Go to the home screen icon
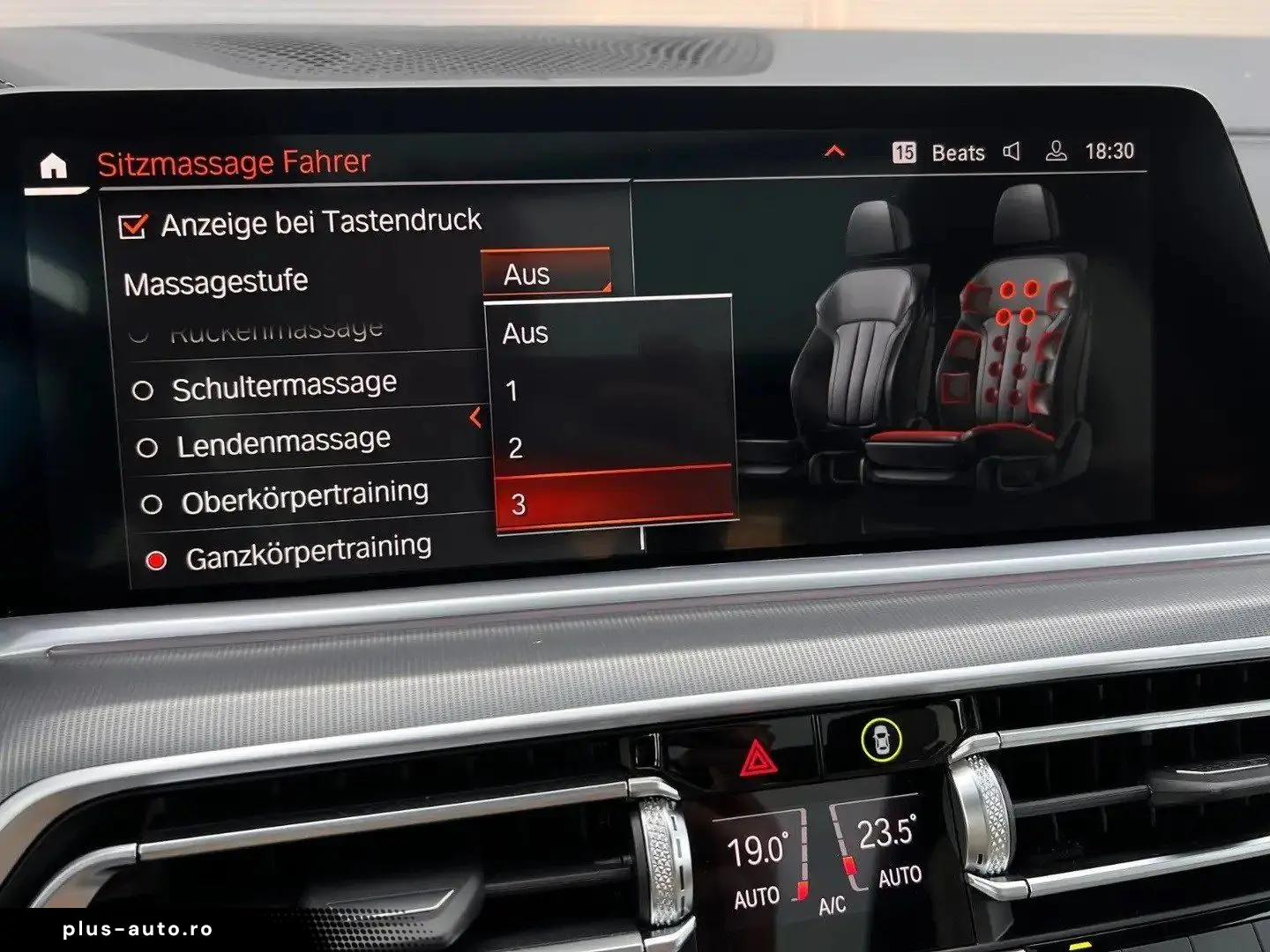This screenshot has height=952, width=1270. pos(54,165)
